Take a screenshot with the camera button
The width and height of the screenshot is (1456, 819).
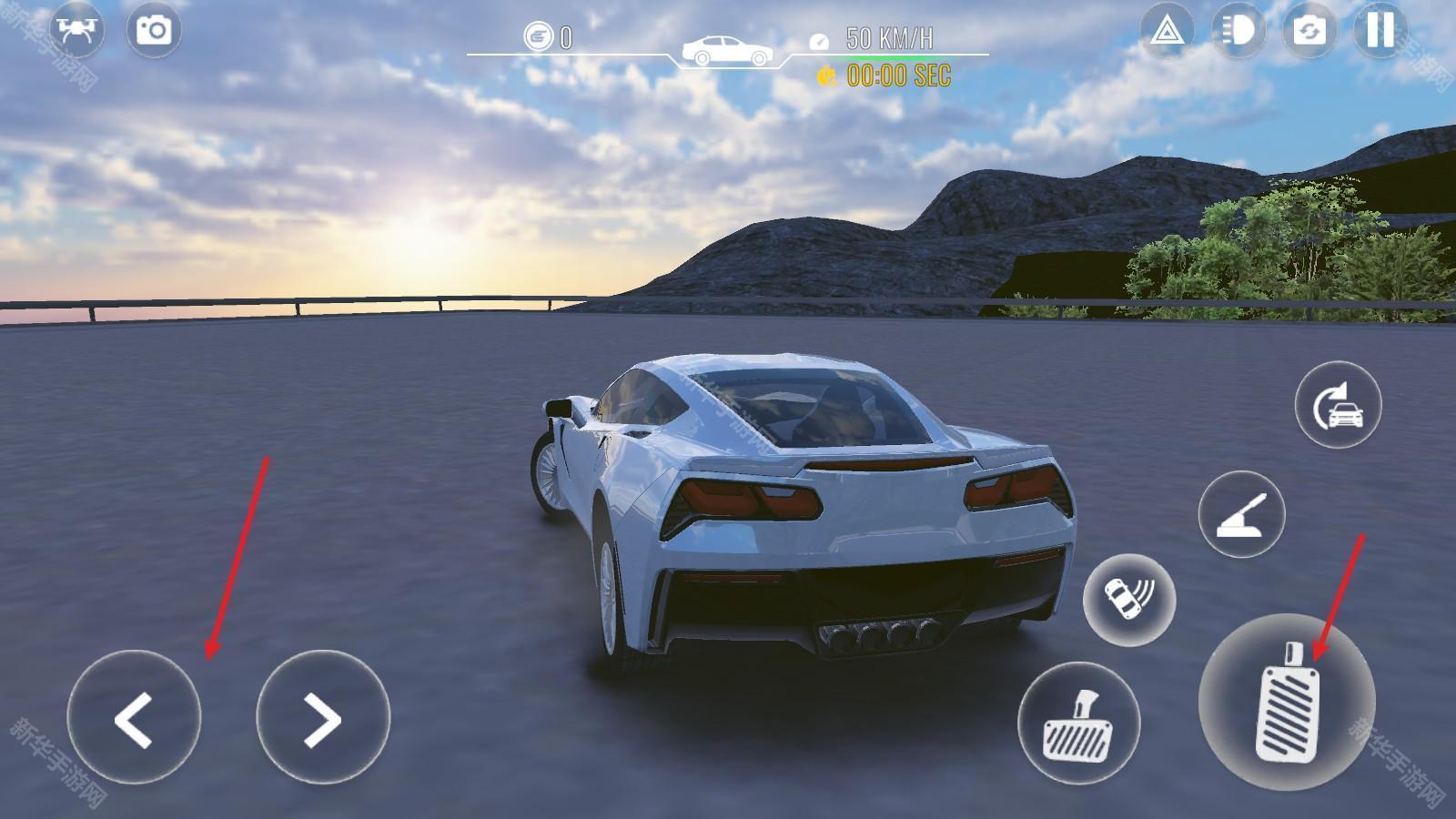pos(154,30)
